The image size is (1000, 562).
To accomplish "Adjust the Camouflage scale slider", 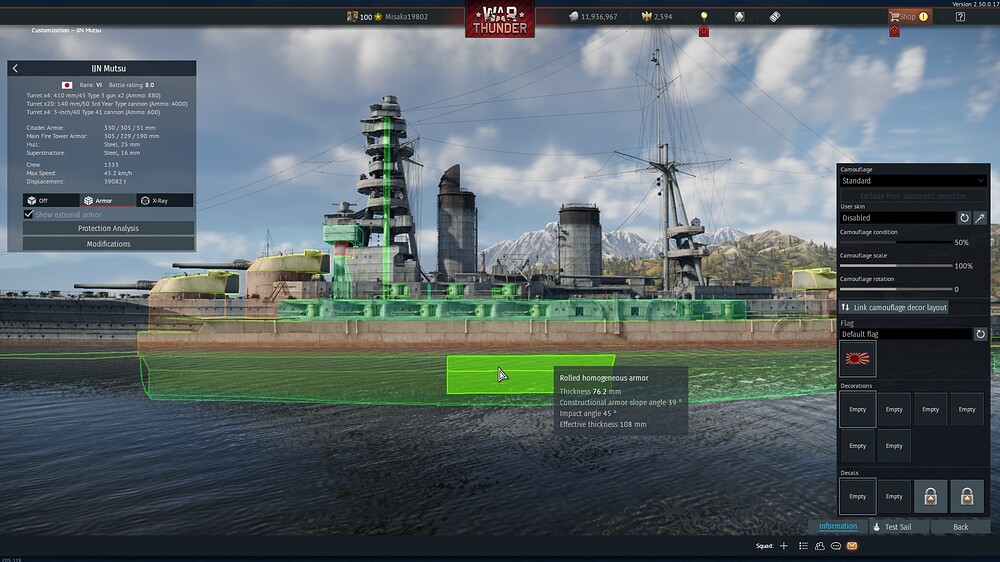I will [895, 266].
